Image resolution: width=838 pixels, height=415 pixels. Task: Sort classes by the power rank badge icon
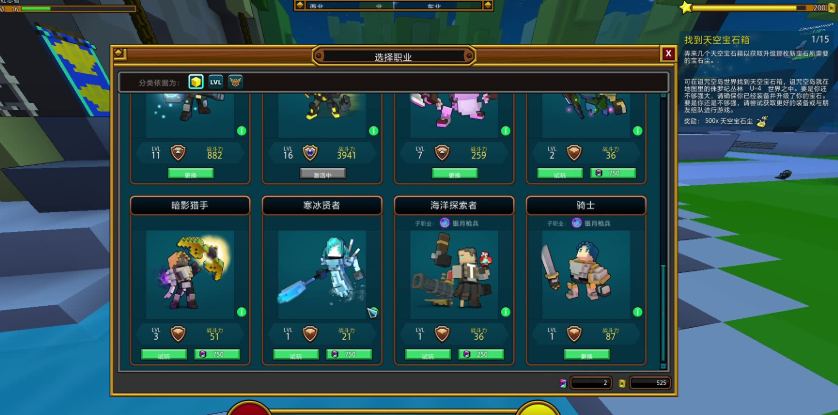coord(235,81)
